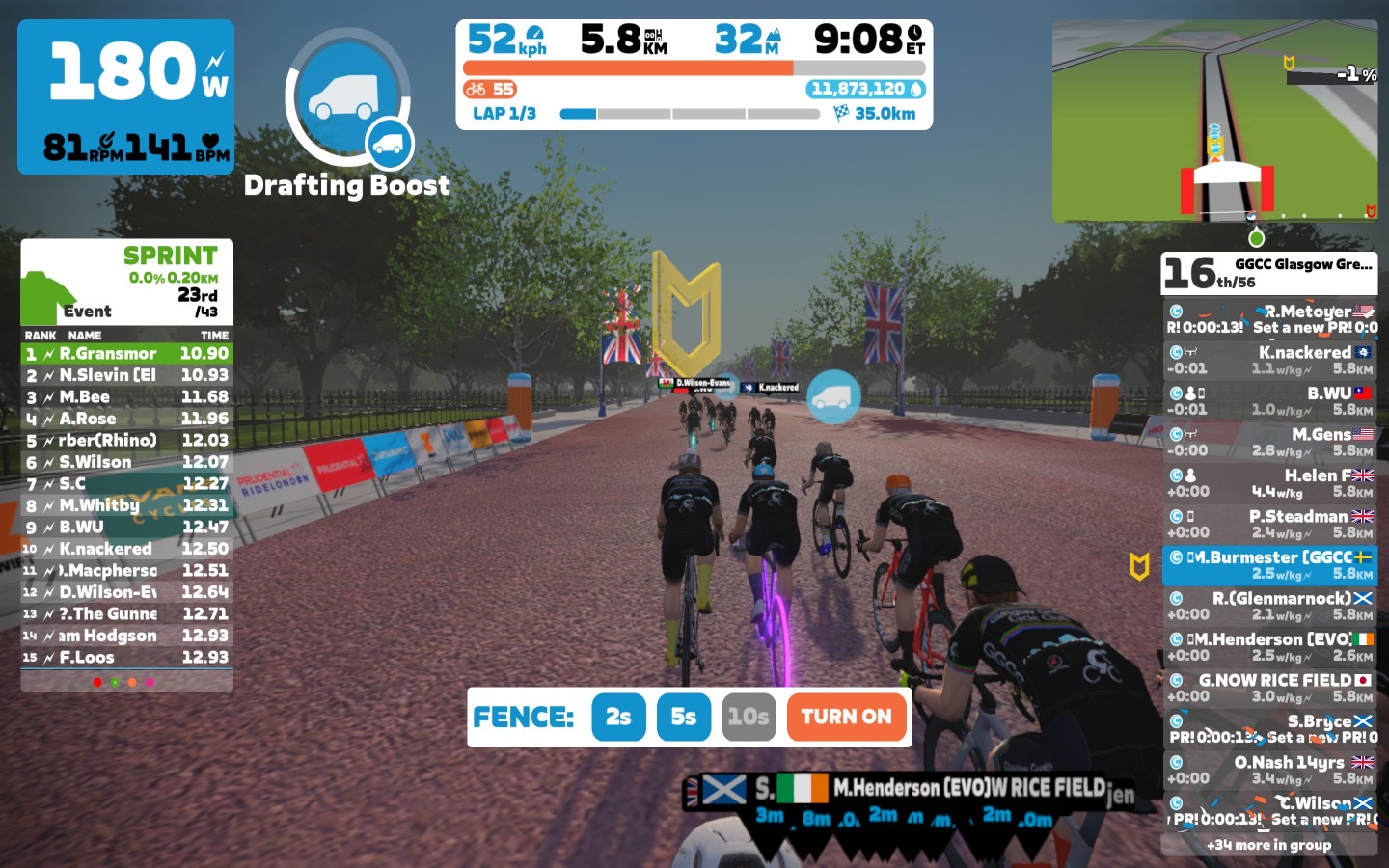Show the +34 more in group riders

pyautogui.click(x=1269, y=845)
